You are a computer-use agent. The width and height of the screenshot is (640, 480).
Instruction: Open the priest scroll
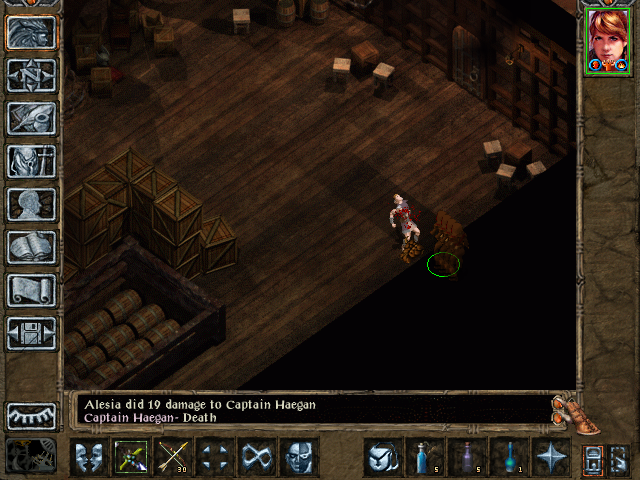[32, 290]
